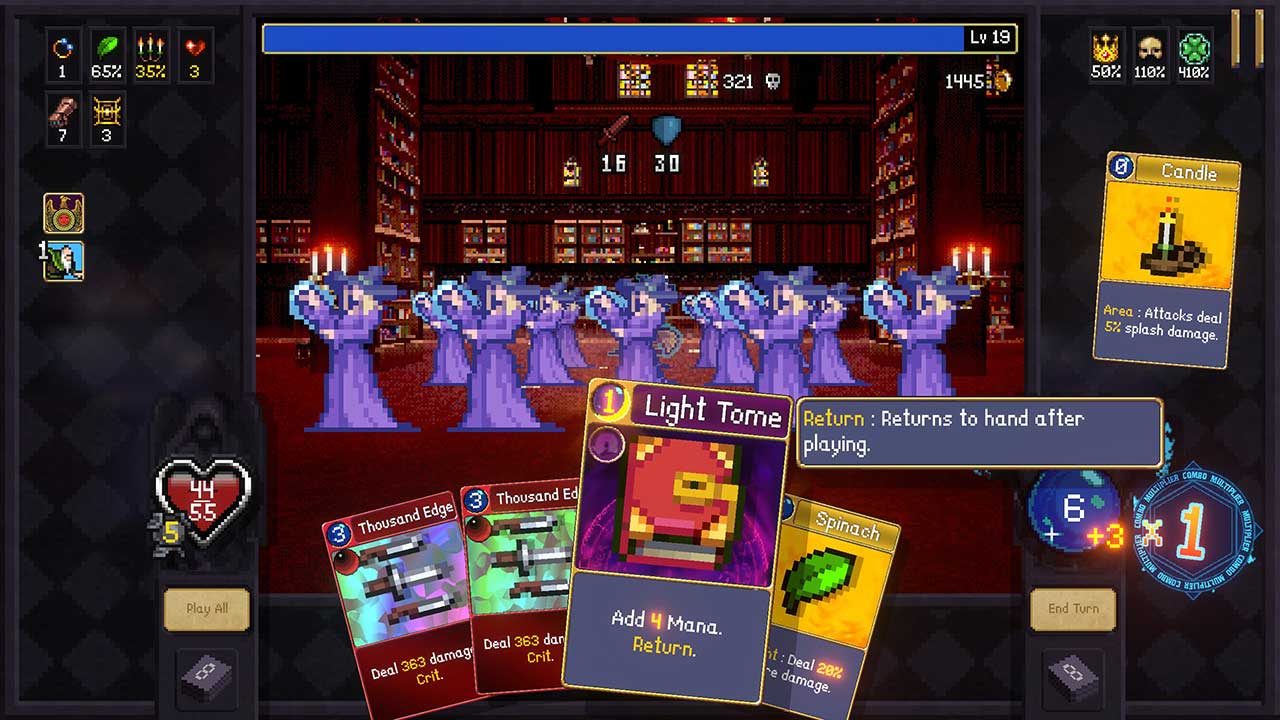The image size is (1280, 720).
Task: Select the wizard portrait icon
Action: pyautogui.click(x=63, y=261)
